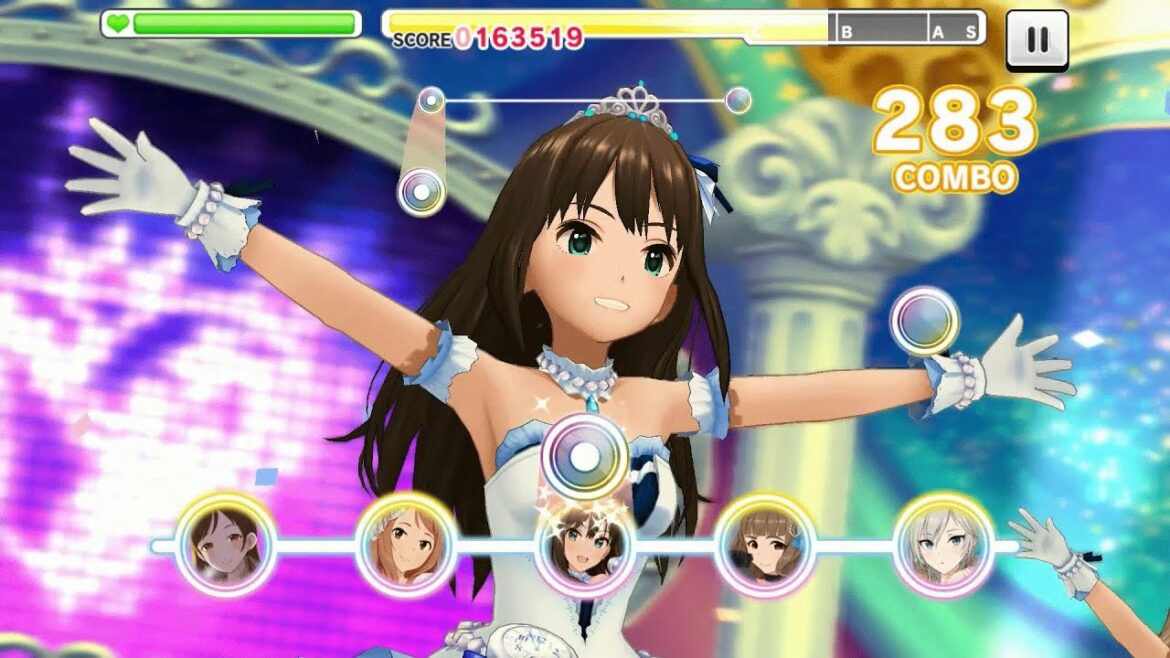Screen dimensions: 1170x658
Task: Tap the brown bob-haired idol circle
Action: click(764, 545)
